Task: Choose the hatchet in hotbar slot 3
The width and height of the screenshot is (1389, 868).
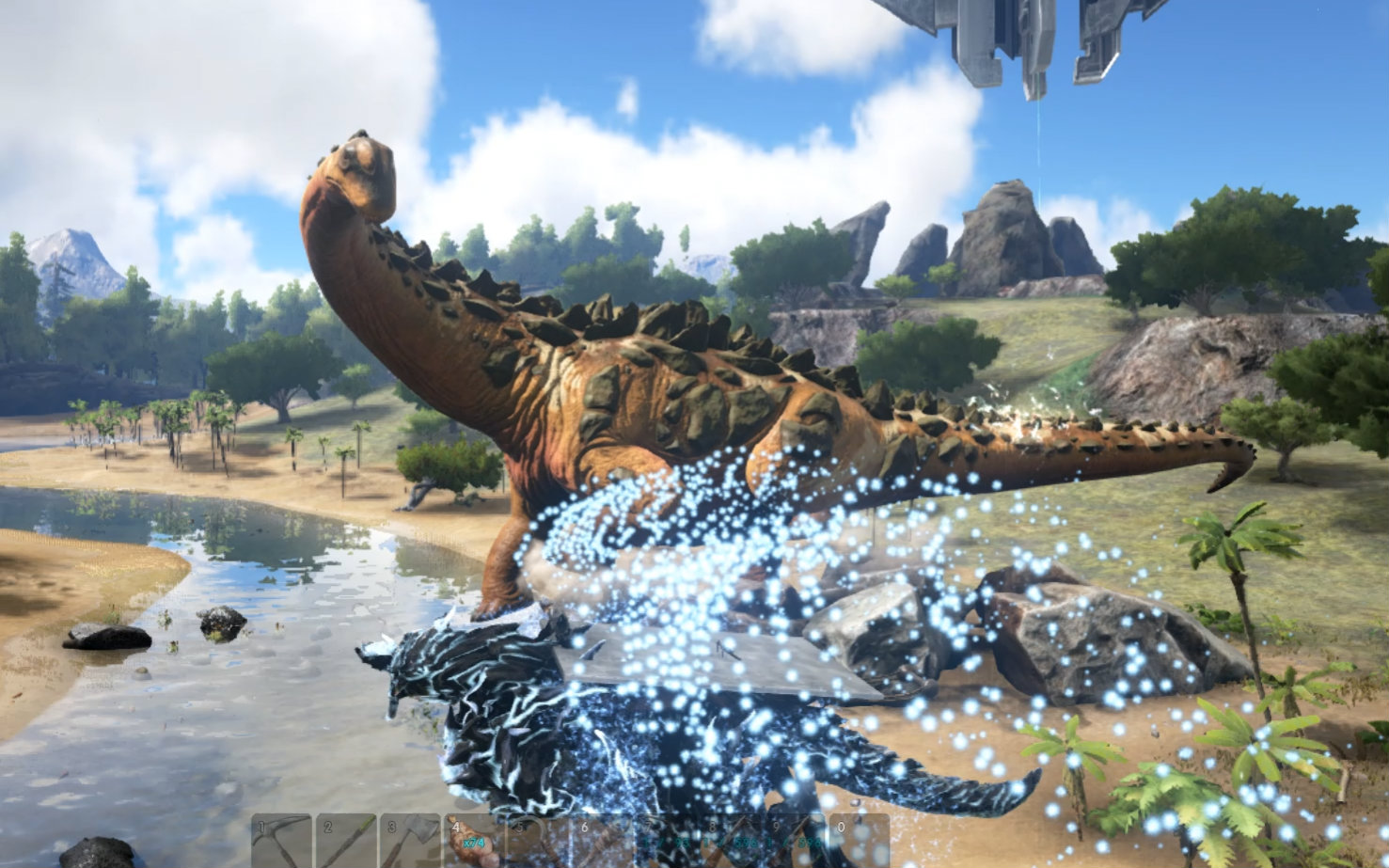Action: [x=411, y=841]
